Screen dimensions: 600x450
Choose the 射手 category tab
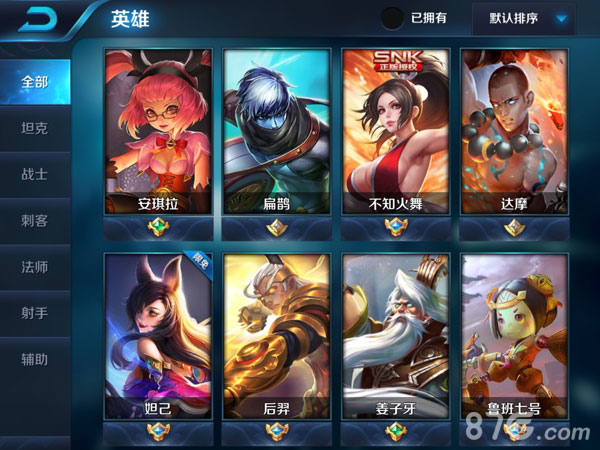(35, 313)
